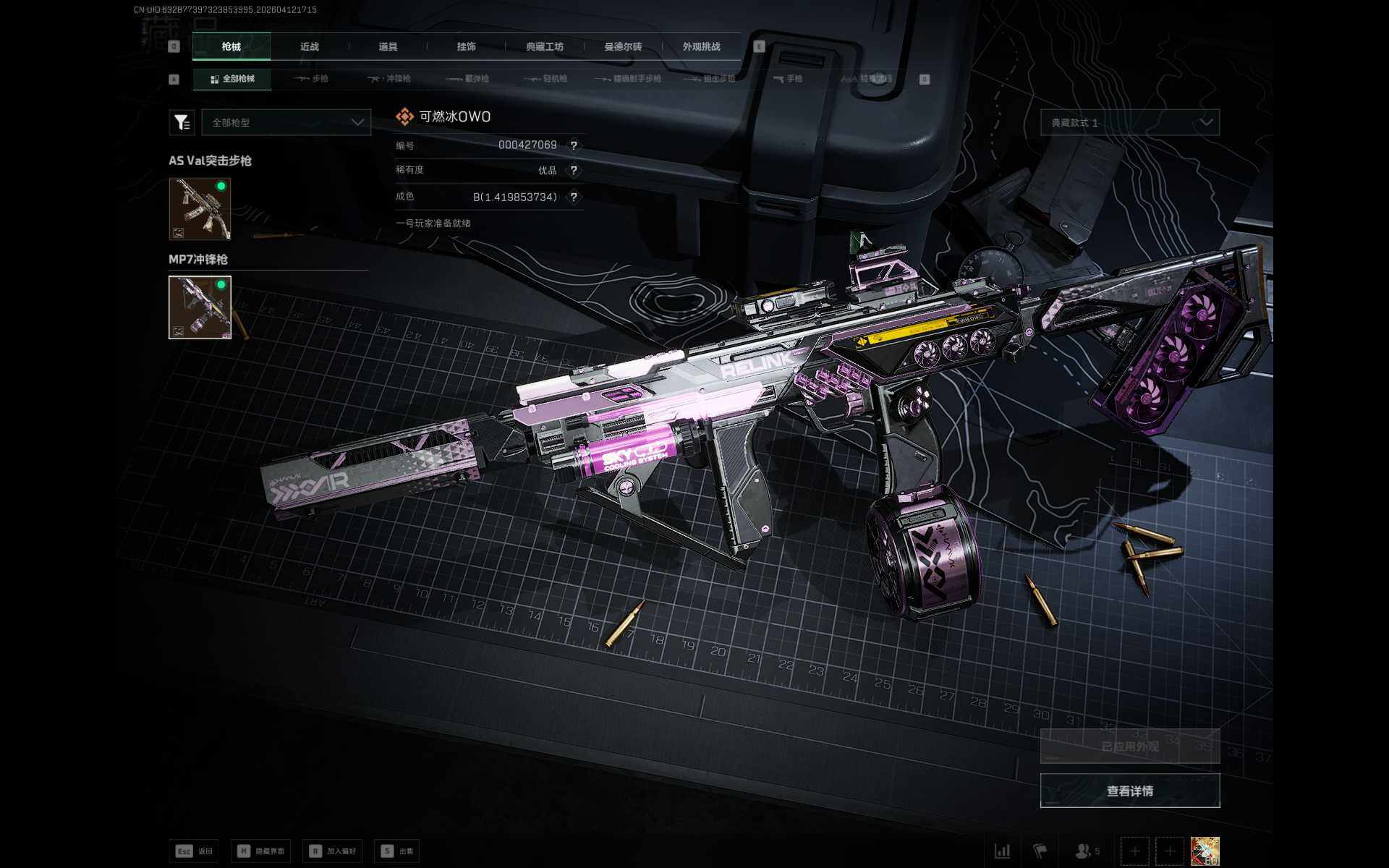Show help for 稀有度 rarity
Screen dimensions: 1389x868
(574, 171)
